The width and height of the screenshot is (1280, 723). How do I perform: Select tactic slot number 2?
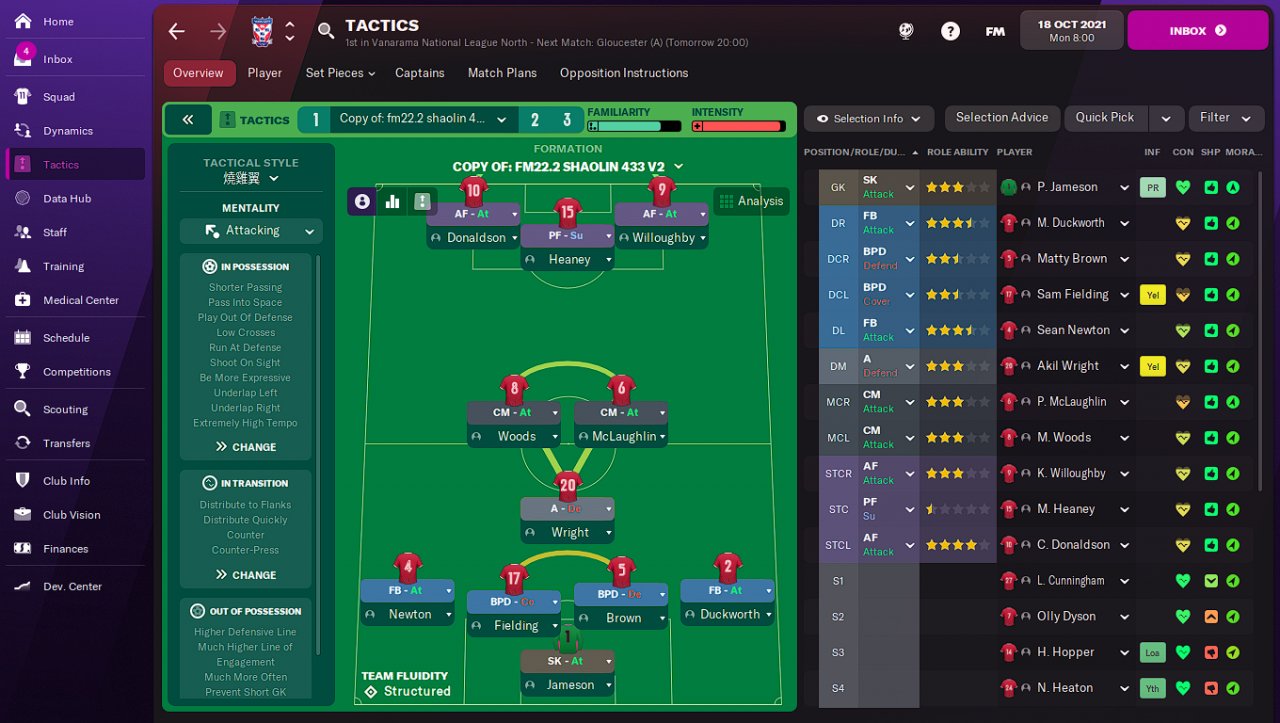[x=535, y=120]
